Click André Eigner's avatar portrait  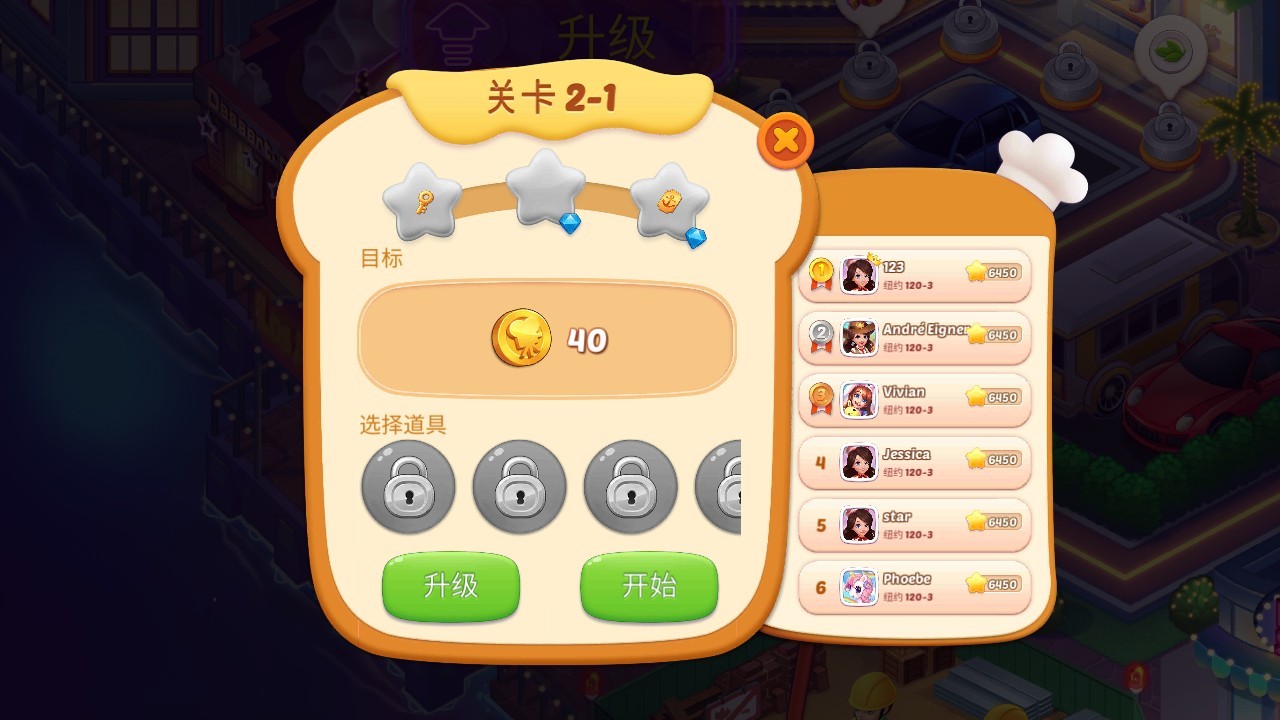click(x=857, y=337)
